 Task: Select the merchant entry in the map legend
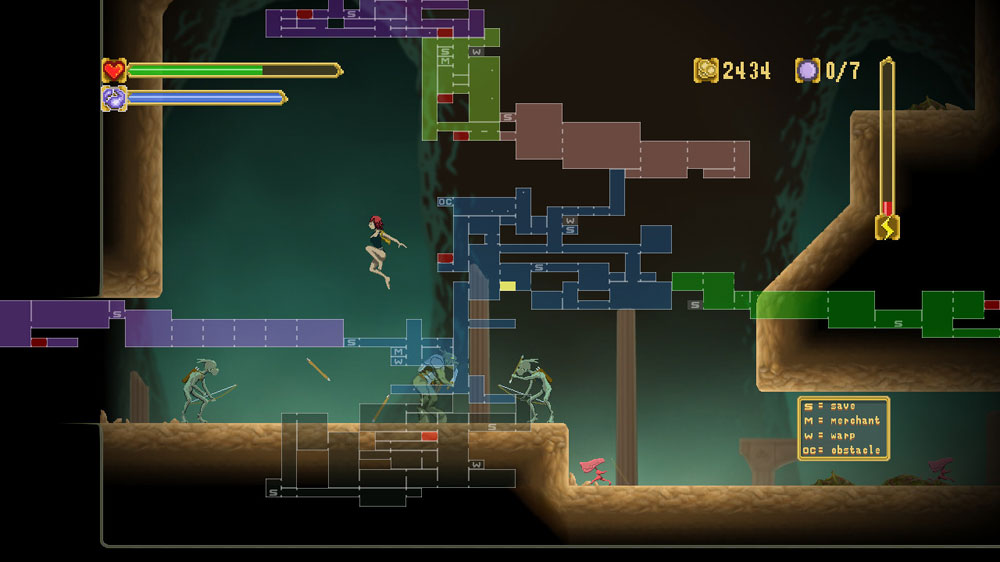click(842, 421)
